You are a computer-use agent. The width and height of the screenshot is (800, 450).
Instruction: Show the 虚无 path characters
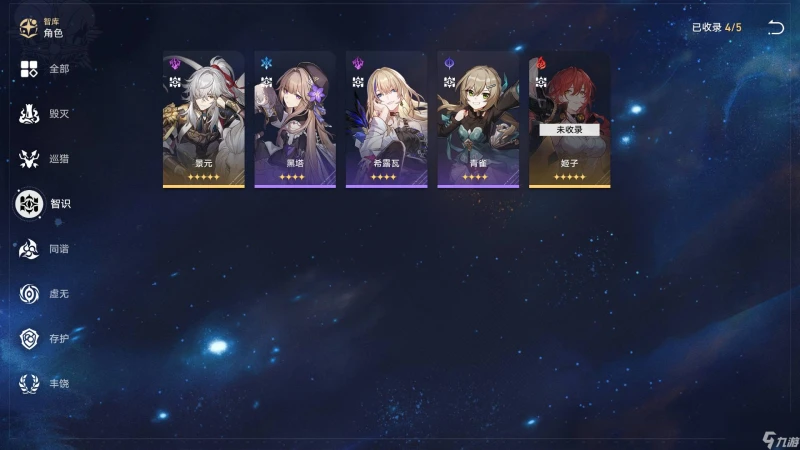click(45, 294)
